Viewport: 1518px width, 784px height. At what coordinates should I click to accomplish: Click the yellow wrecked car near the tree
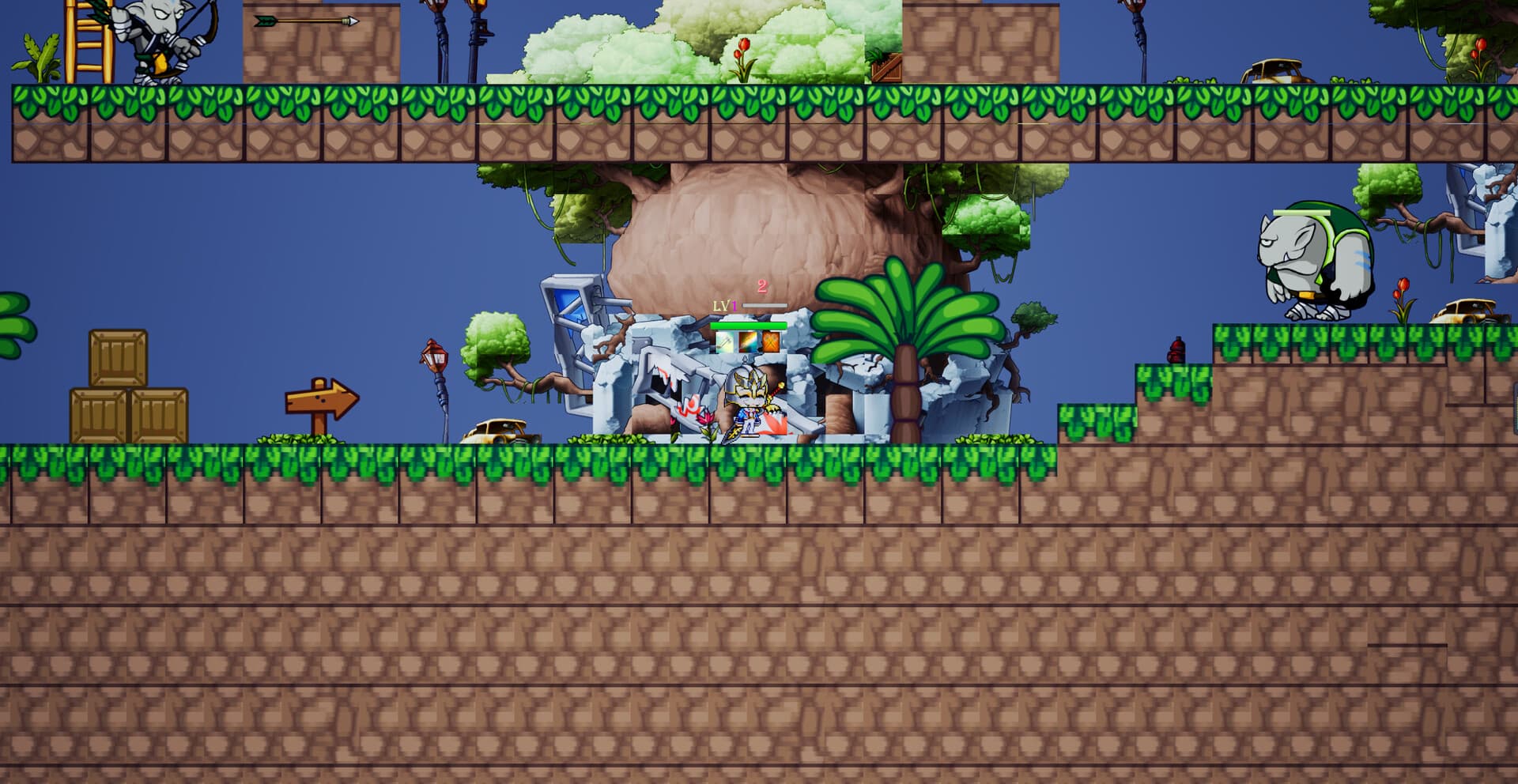tap(494, 429)
